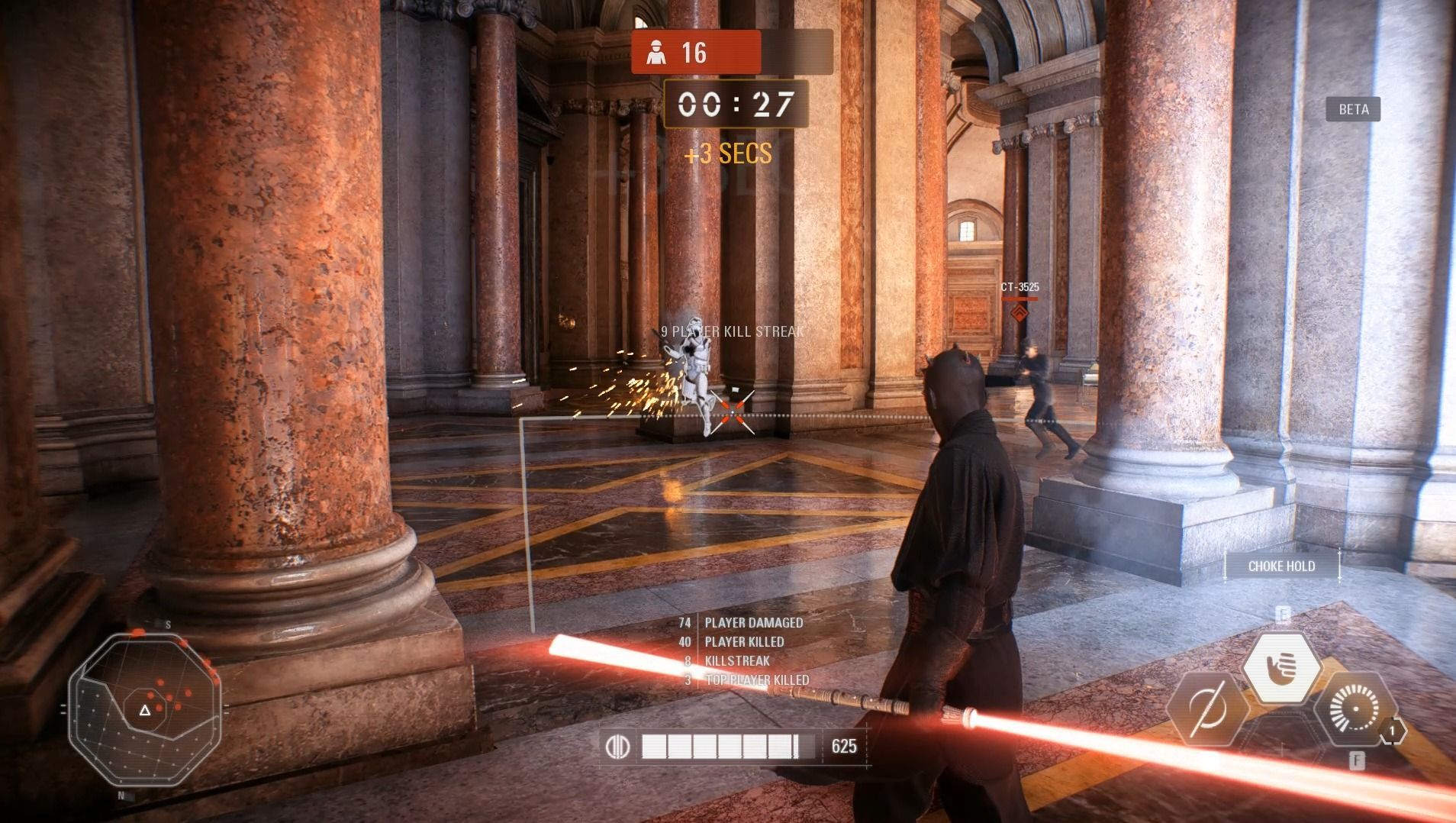Trigger the radial-dial ability hexagon
Image resolution: width=1456 pixels, height=823 pixels.
[1355, 709]
